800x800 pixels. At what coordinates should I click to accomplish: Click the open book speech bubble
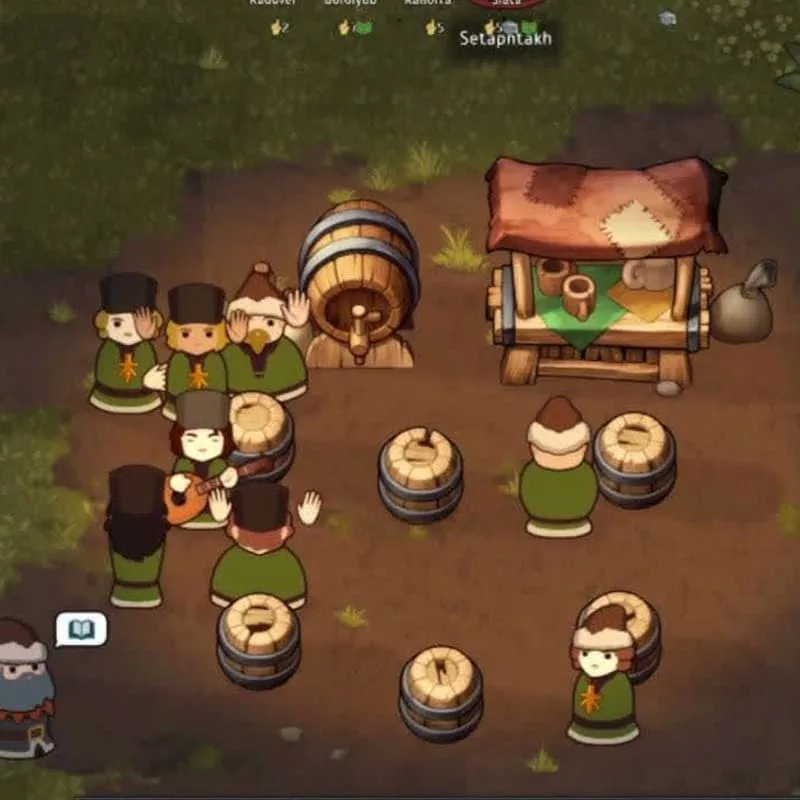click(x=80, y=630)
